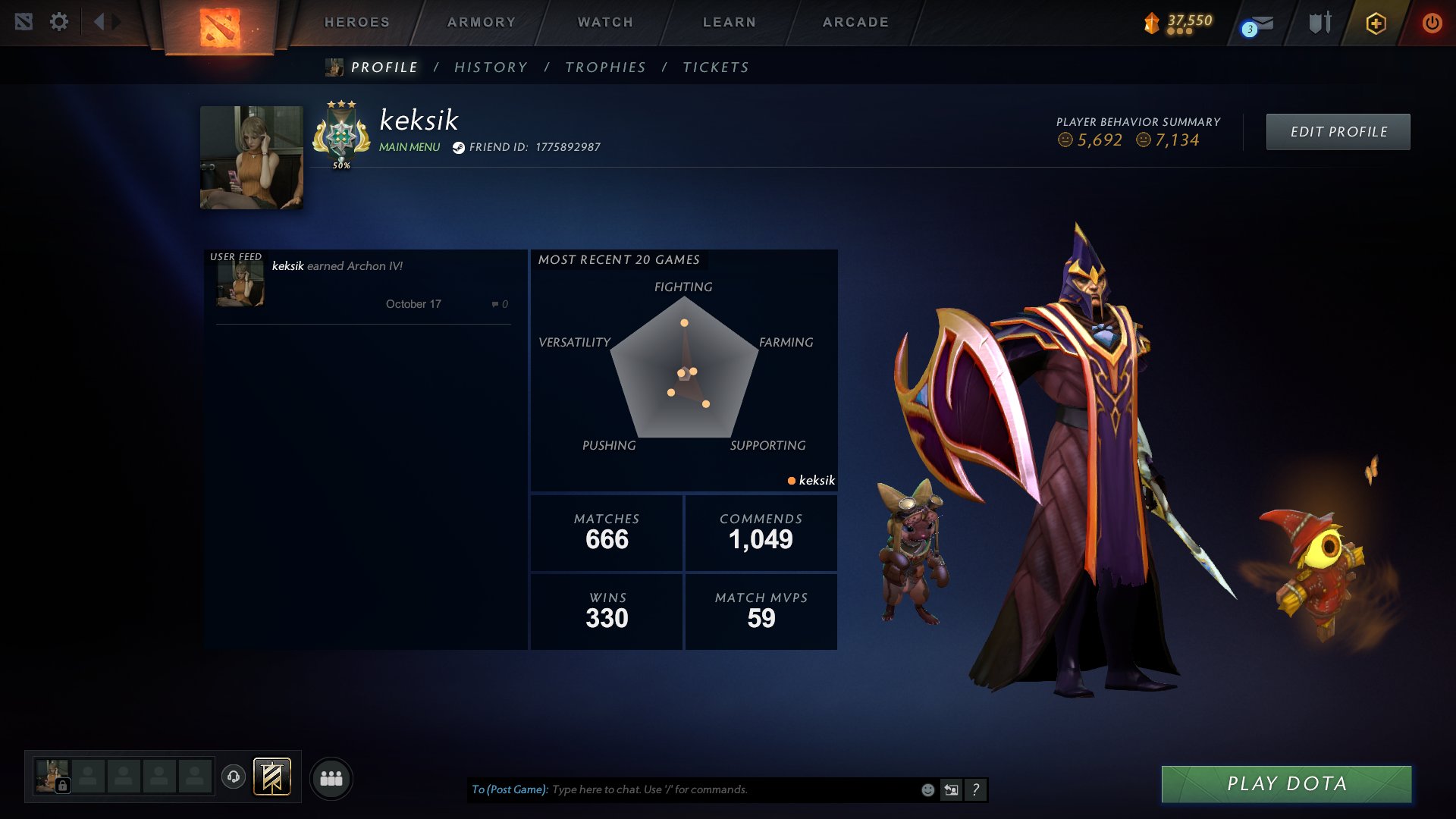This screenshot has height=819, width=1456.
Task: Click the help question mark near chat
Action: 975,789
